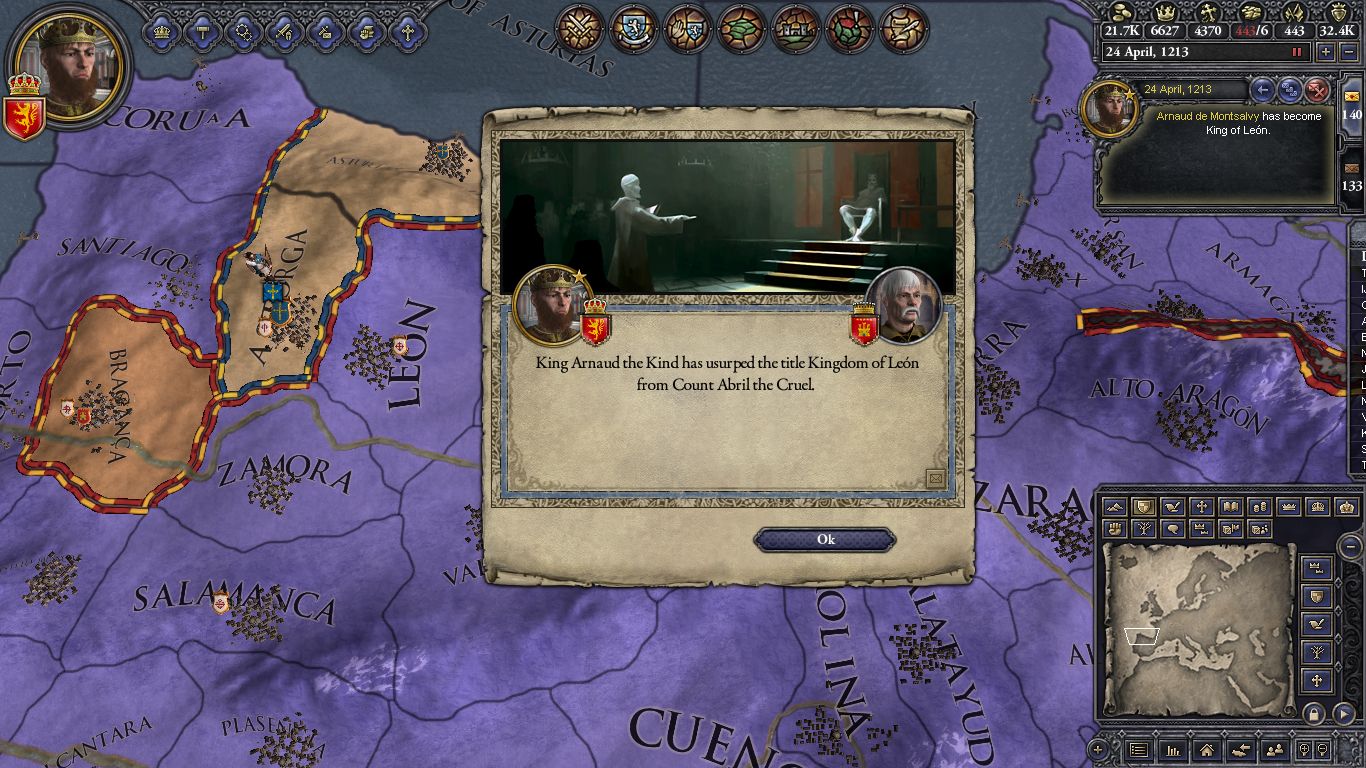The width and height of the screenshot is (1366, 768).
Task: Select the religion cross map mode in top row
Action: (1201, 507)
